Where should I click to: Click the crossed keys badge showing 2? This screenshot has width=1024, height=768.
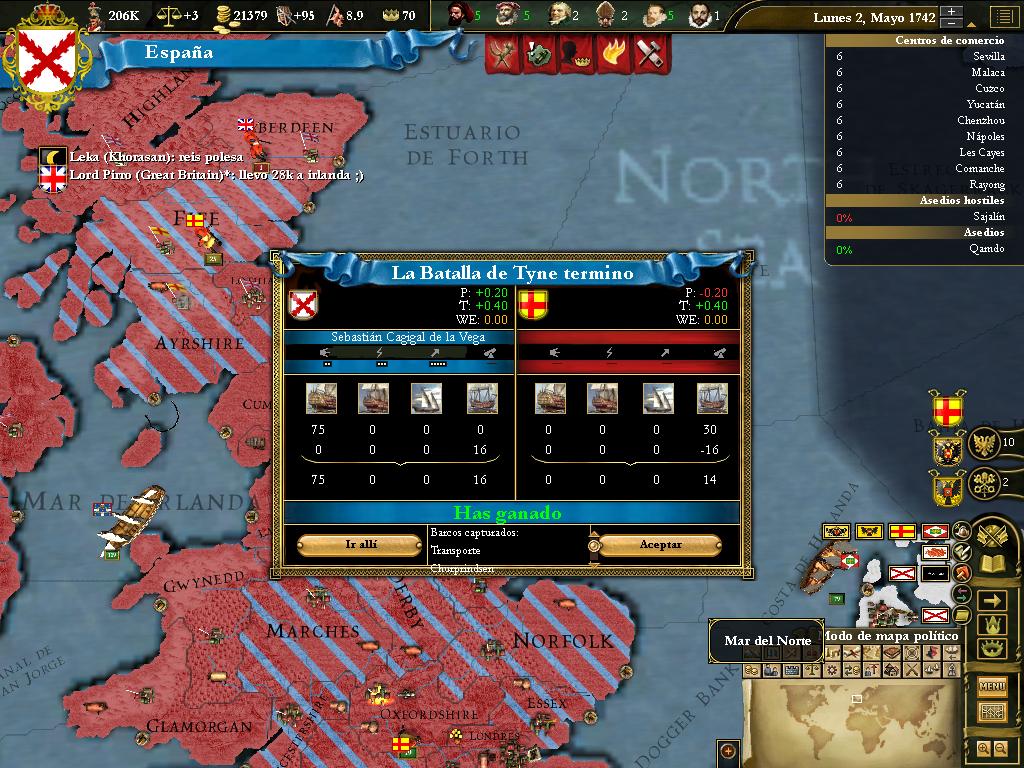pyautogui.click(x=985, y=481)
